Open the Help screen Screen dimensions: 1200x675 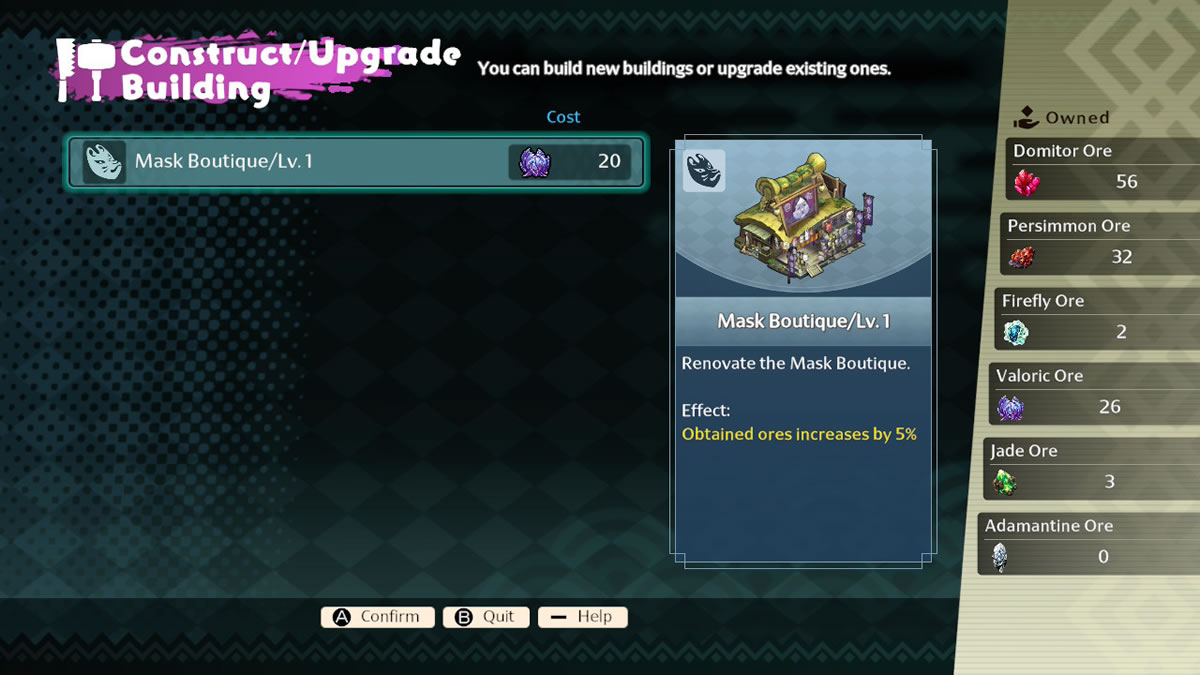(582, 617)
